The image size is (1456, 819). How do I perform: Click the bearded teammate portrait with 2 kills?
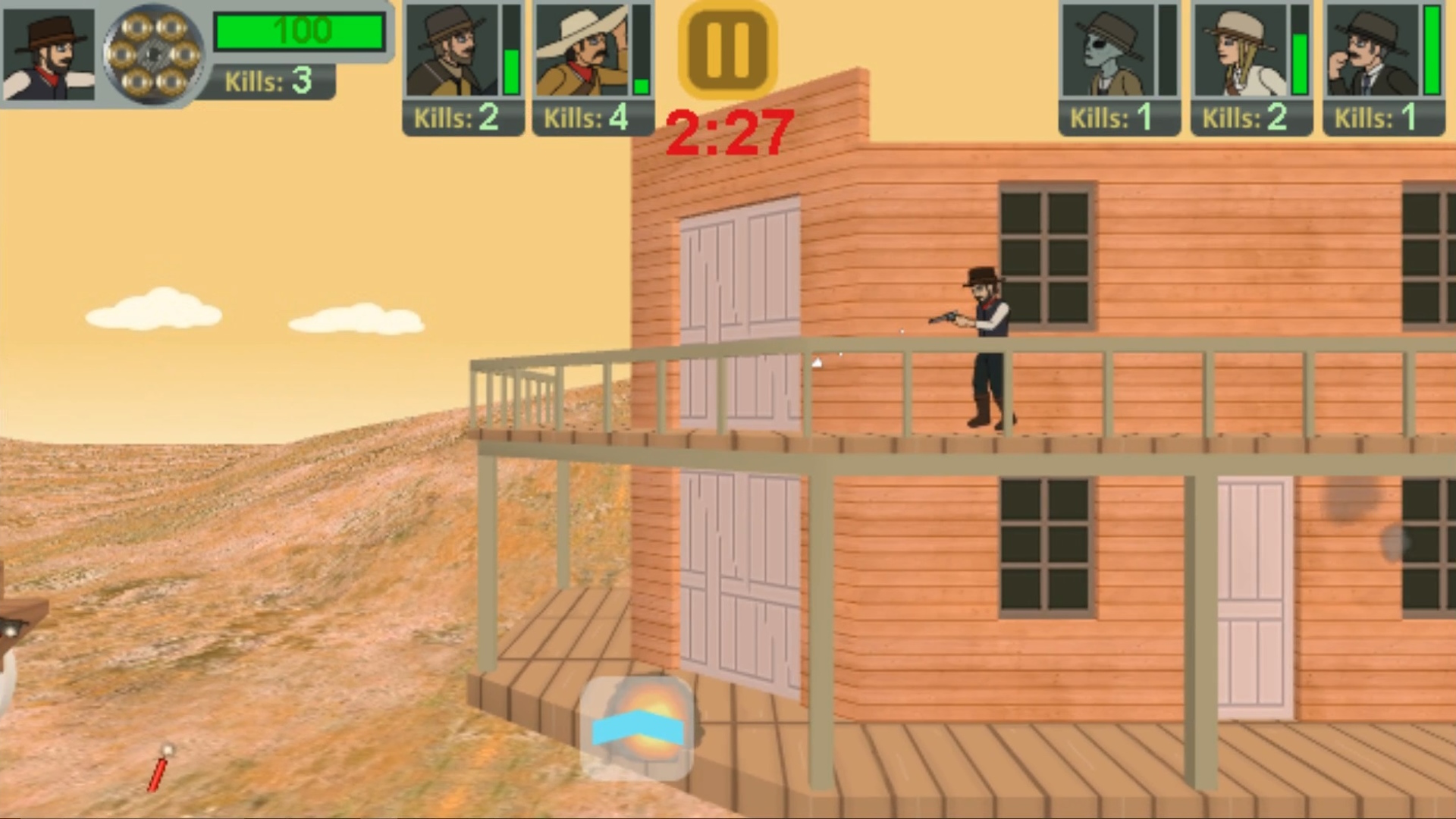click(451, 49)
